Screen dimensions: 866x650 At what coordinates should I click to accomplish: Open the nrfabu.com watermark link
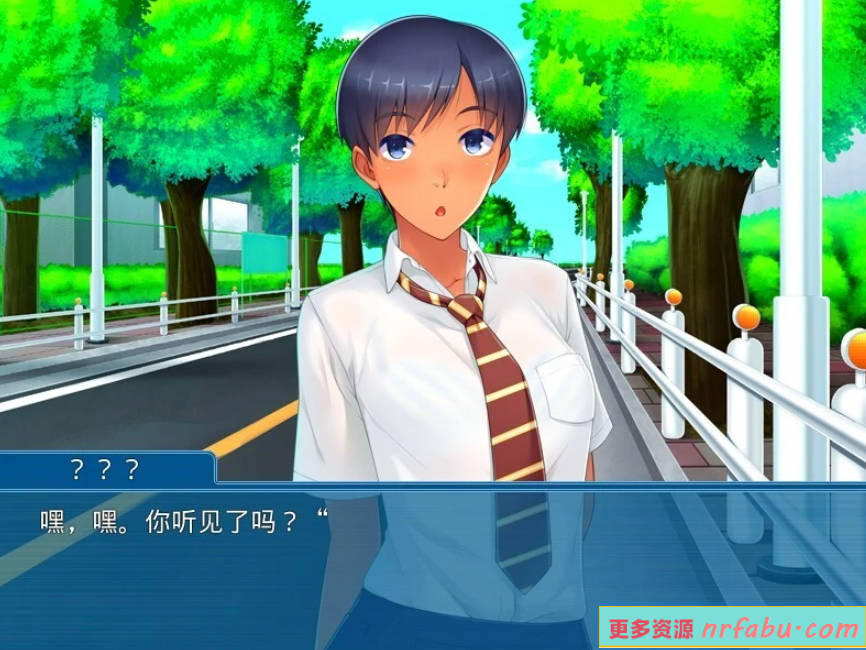[x=733, y=629]
